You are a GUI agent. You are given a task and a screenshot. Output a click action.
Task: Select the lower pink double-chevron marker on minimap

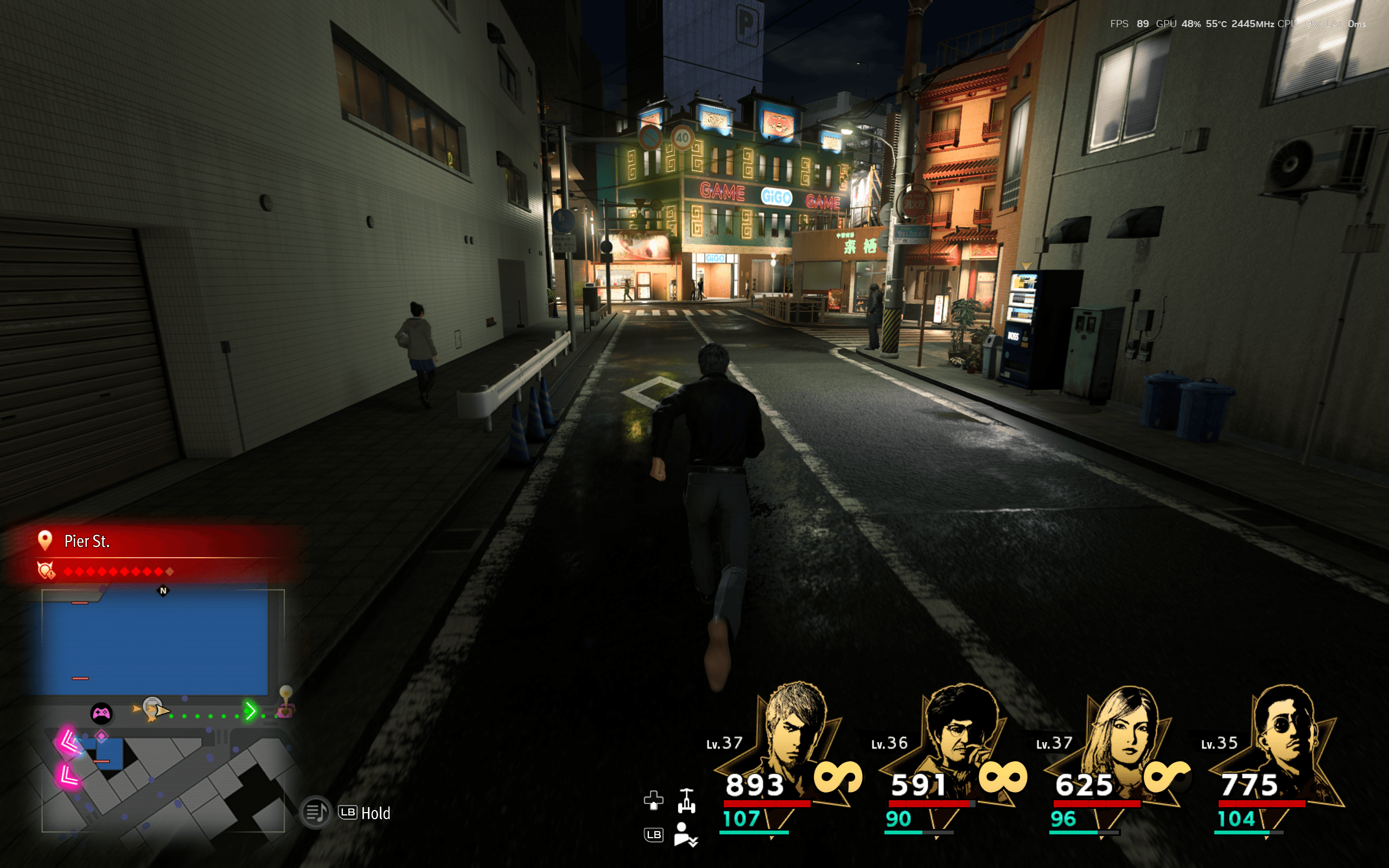point(68,777)
